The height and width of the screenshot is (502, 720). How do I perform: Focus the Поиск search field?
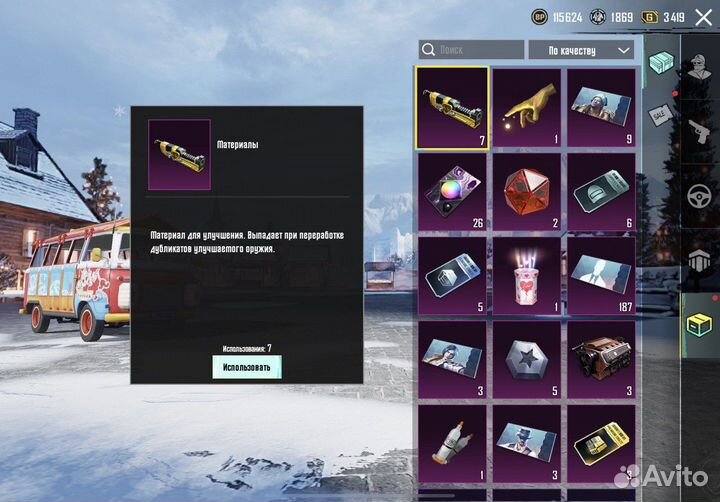click(471, 50)
